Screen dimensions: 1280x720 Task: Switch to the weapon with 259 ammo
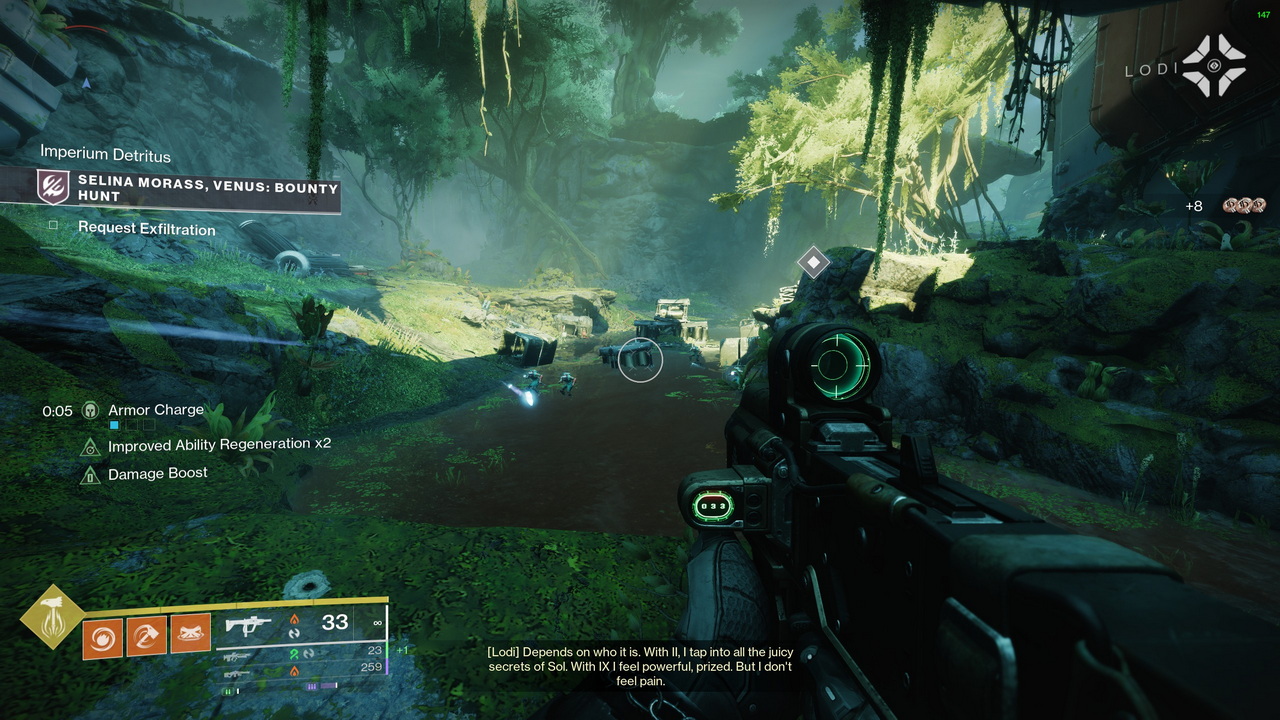(x=237, y=670)
